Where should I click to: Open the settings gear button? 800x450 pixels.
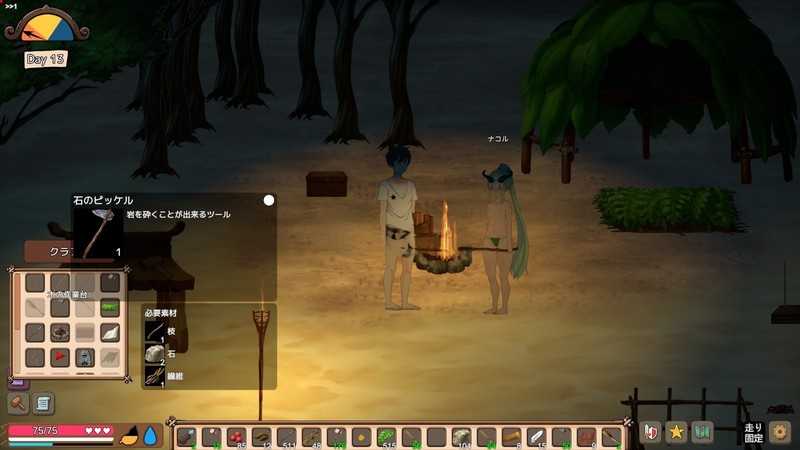[780, 433]
